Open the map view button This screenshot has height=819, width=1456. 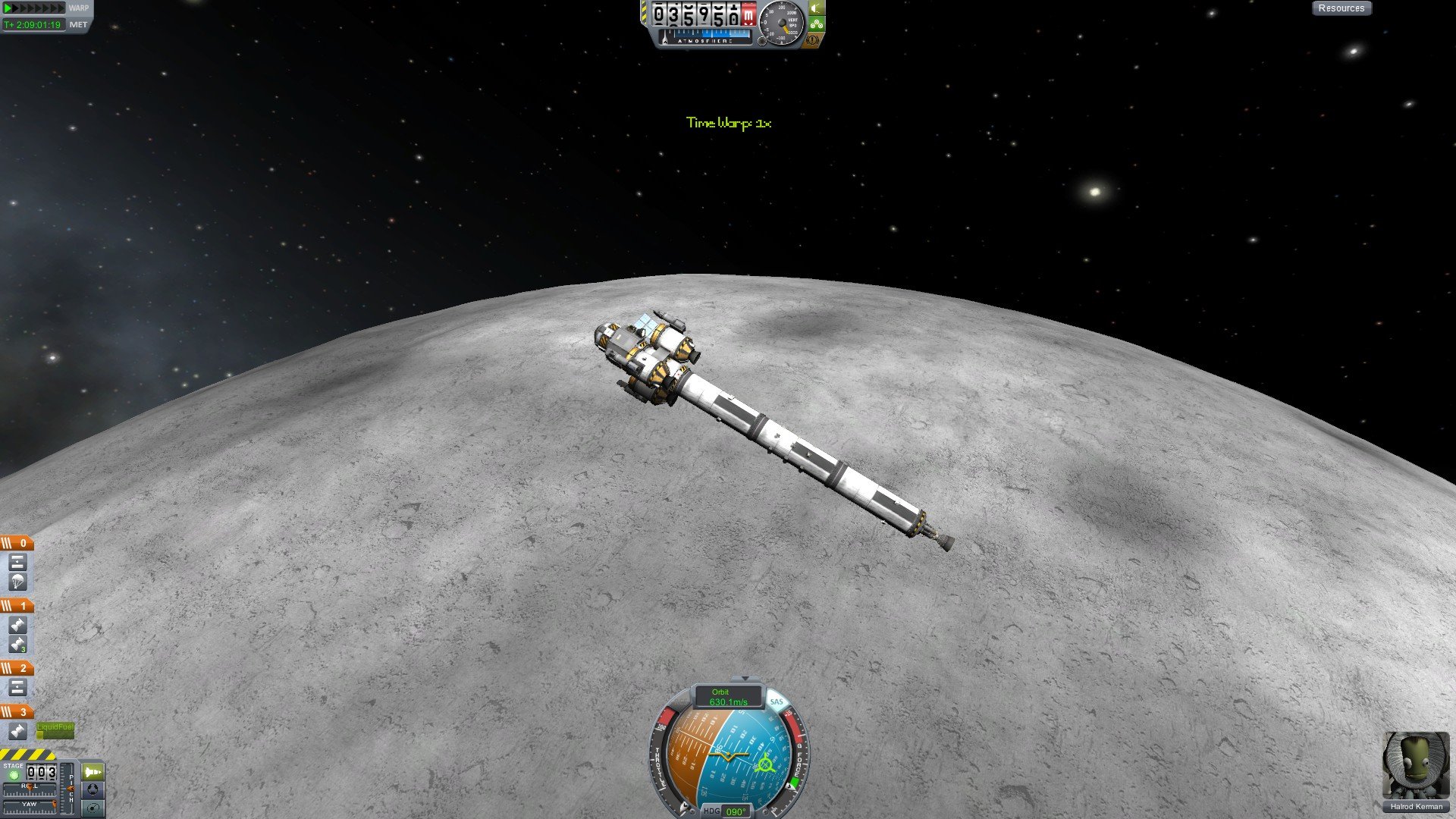[93, 808]
